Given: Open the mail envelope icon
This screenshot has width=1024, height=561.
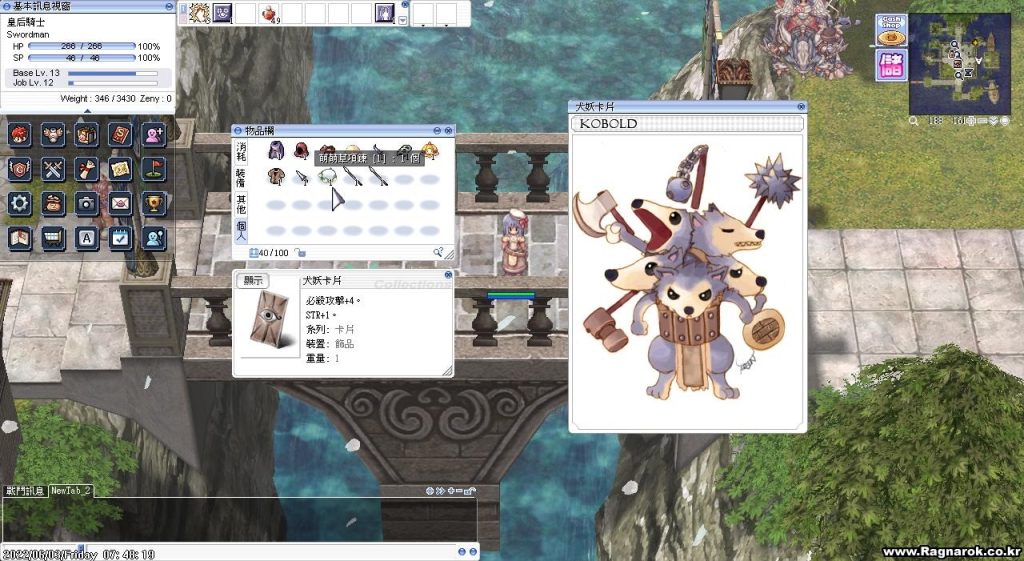Looking at the screenshot, I should click(120, 203).
